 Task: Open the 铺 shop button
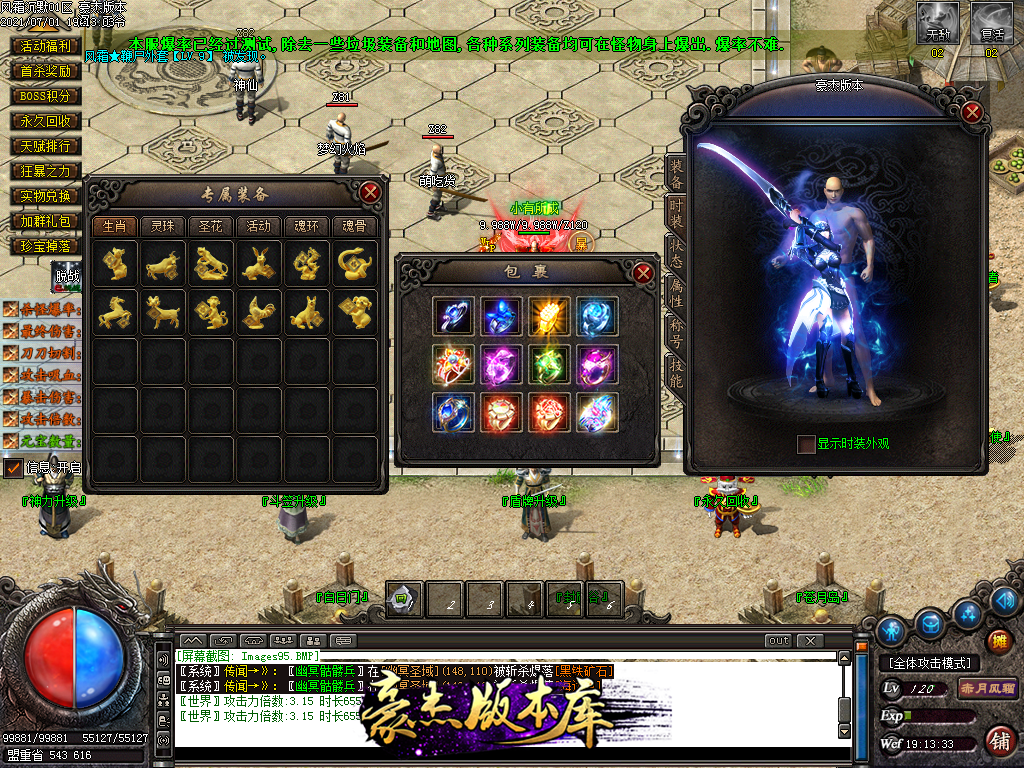[x=997, y=740]
